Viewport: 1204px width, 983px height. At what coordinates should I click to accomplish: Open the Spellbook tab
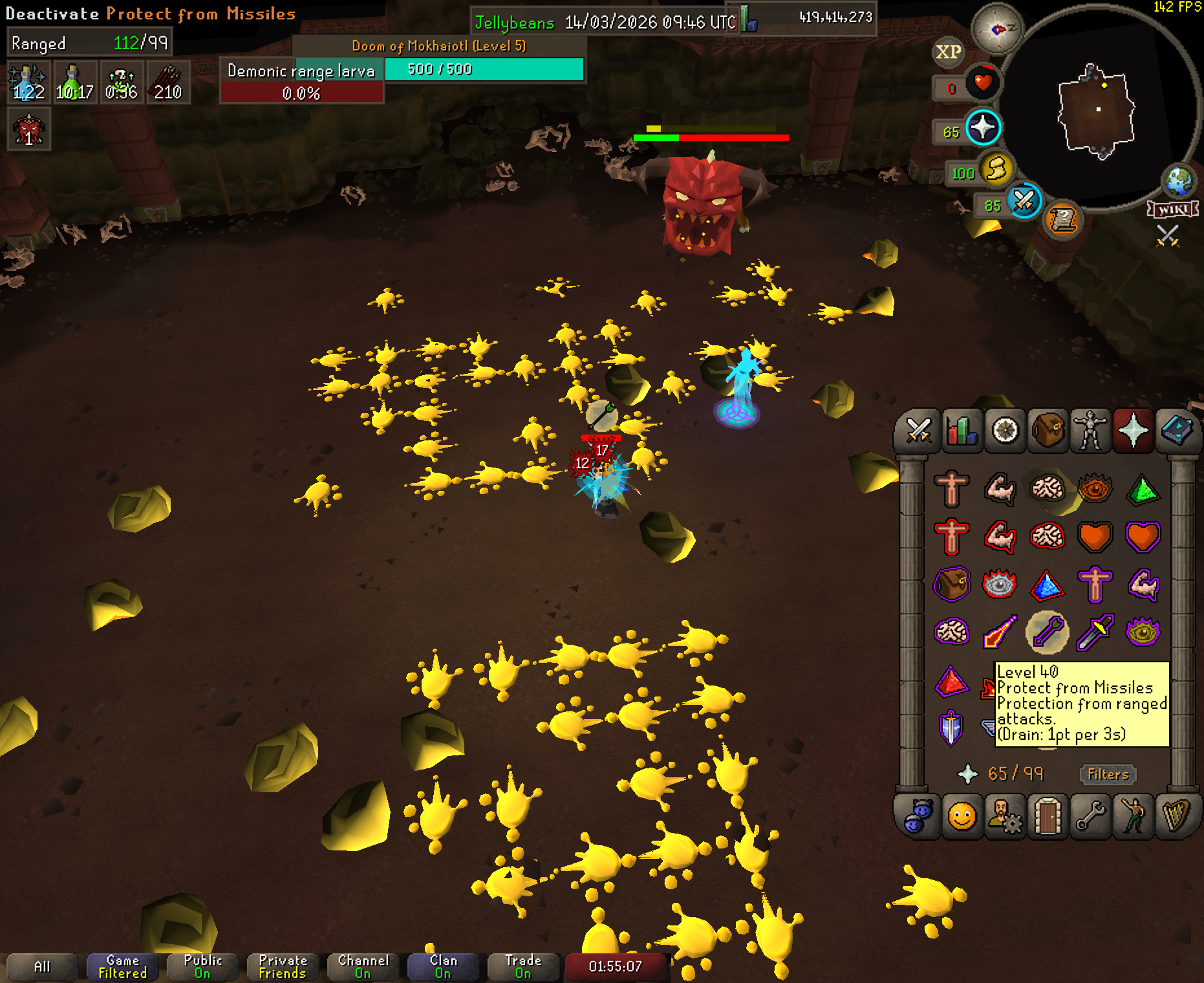click(x=1177, y=430)
